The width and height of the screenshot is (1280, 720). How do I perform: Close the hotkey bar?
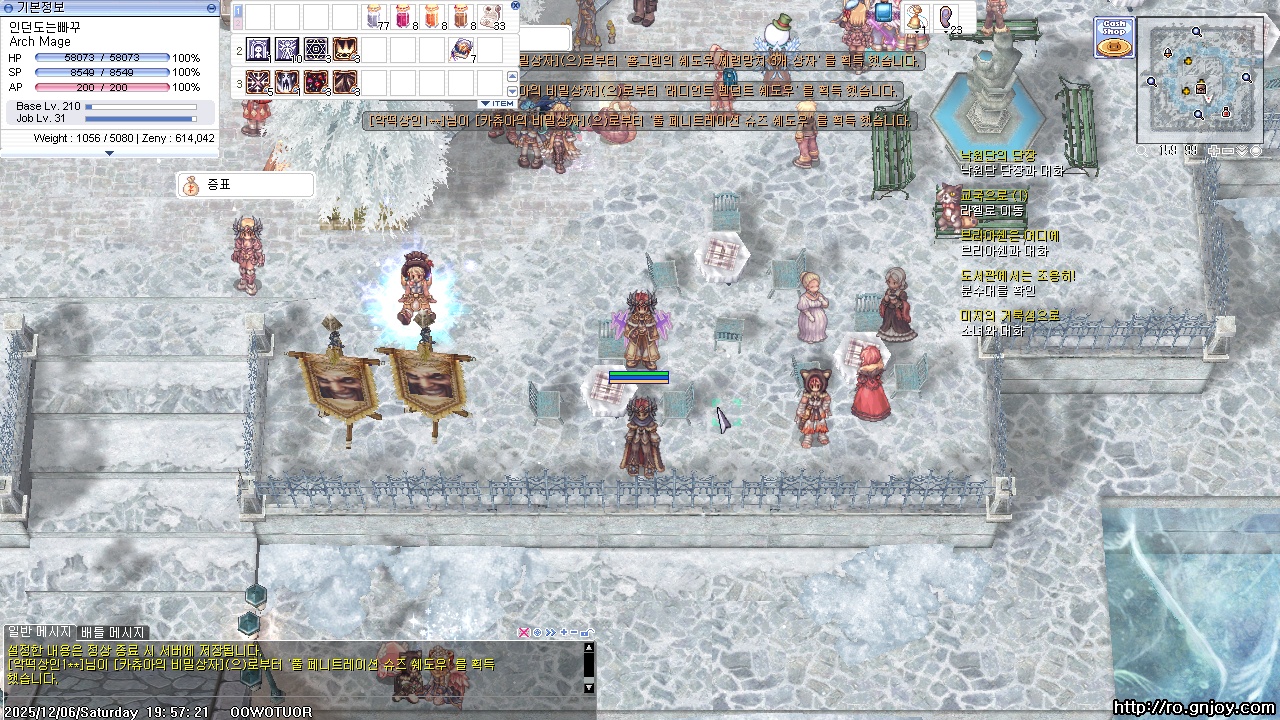point(515,5)
